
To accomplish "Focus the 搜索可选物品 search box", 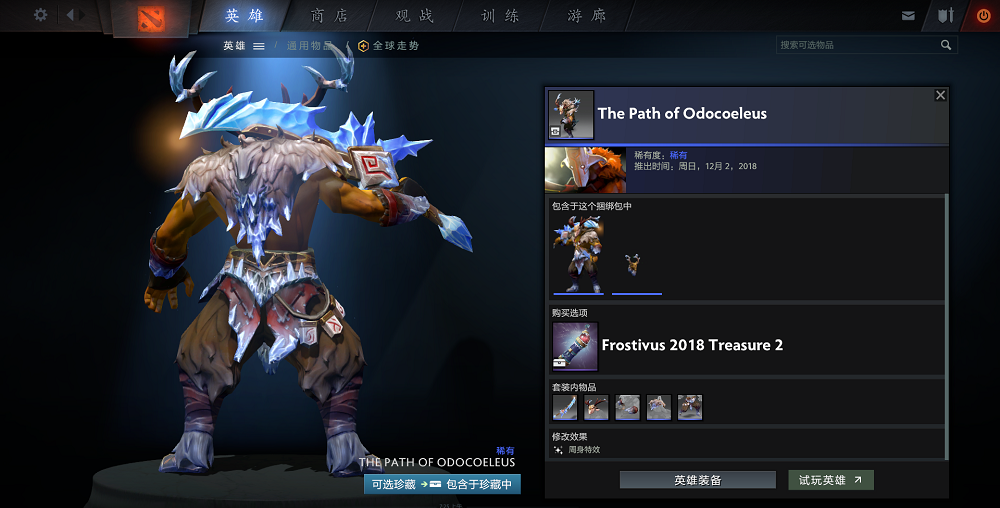I will click(x=858, y=45).
